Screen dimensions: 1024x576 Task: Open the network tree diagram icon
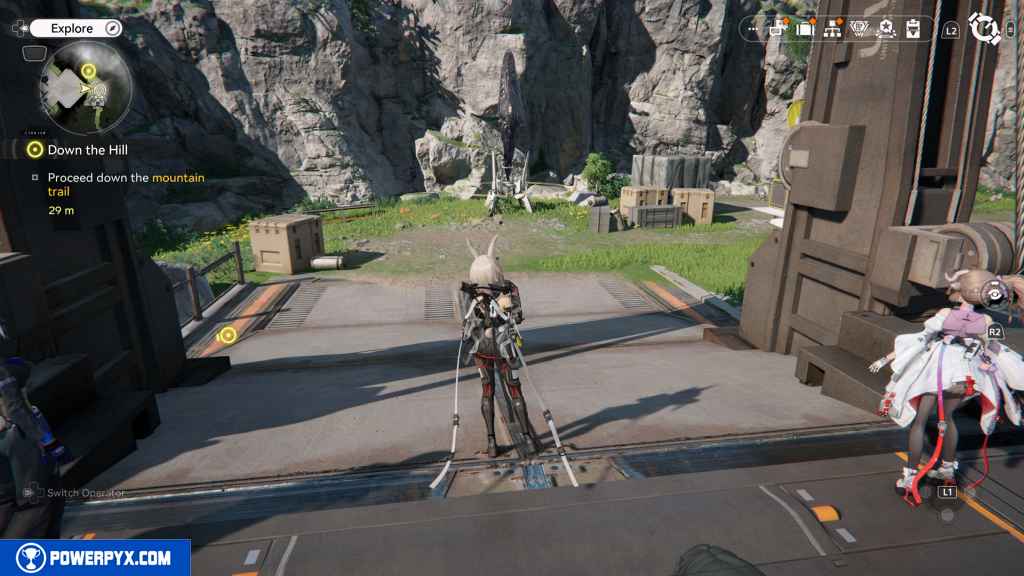(832, 29)
